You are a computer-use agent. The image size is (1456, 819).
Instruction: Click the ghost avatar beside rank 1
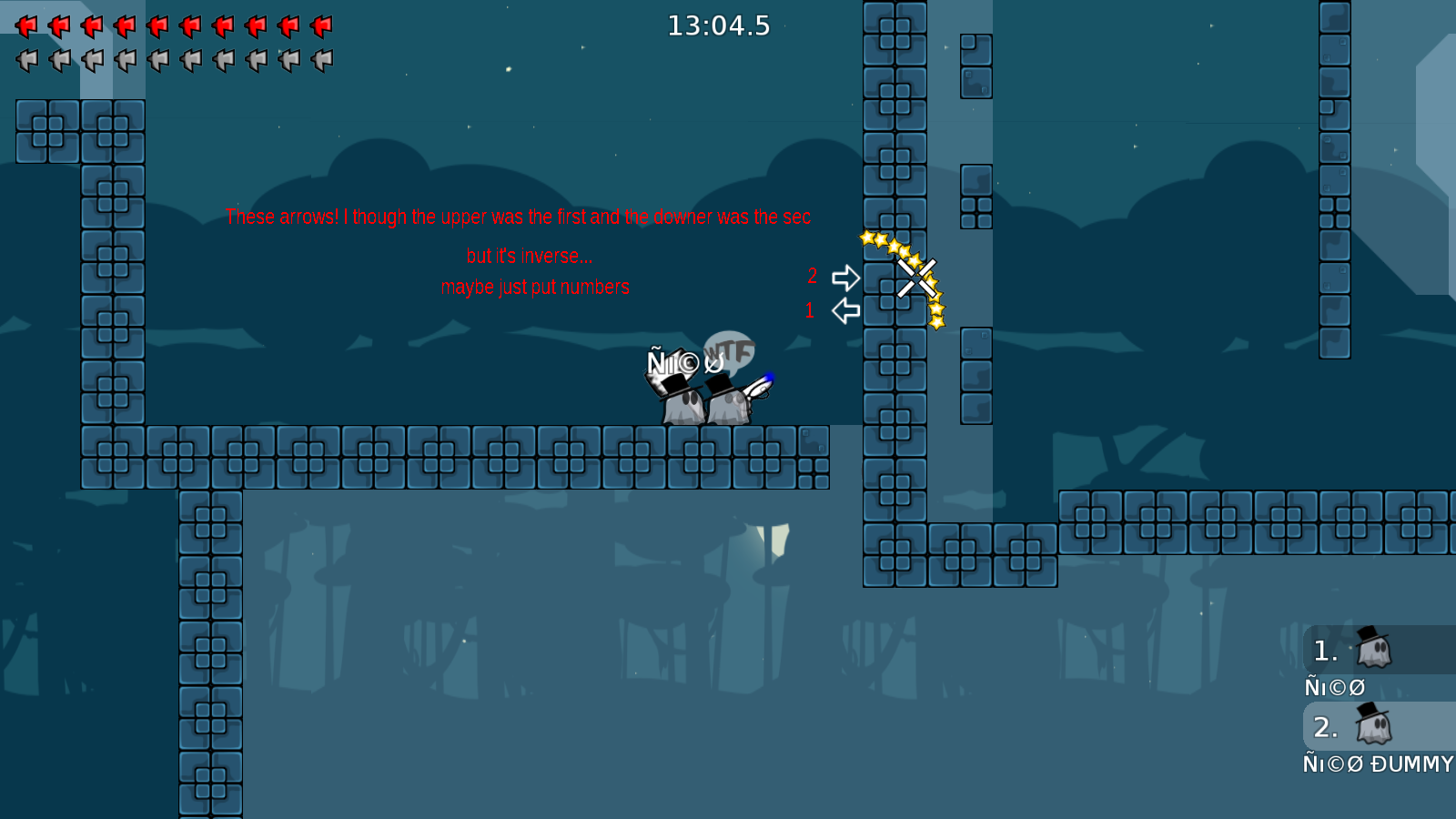coord(1373,649)
